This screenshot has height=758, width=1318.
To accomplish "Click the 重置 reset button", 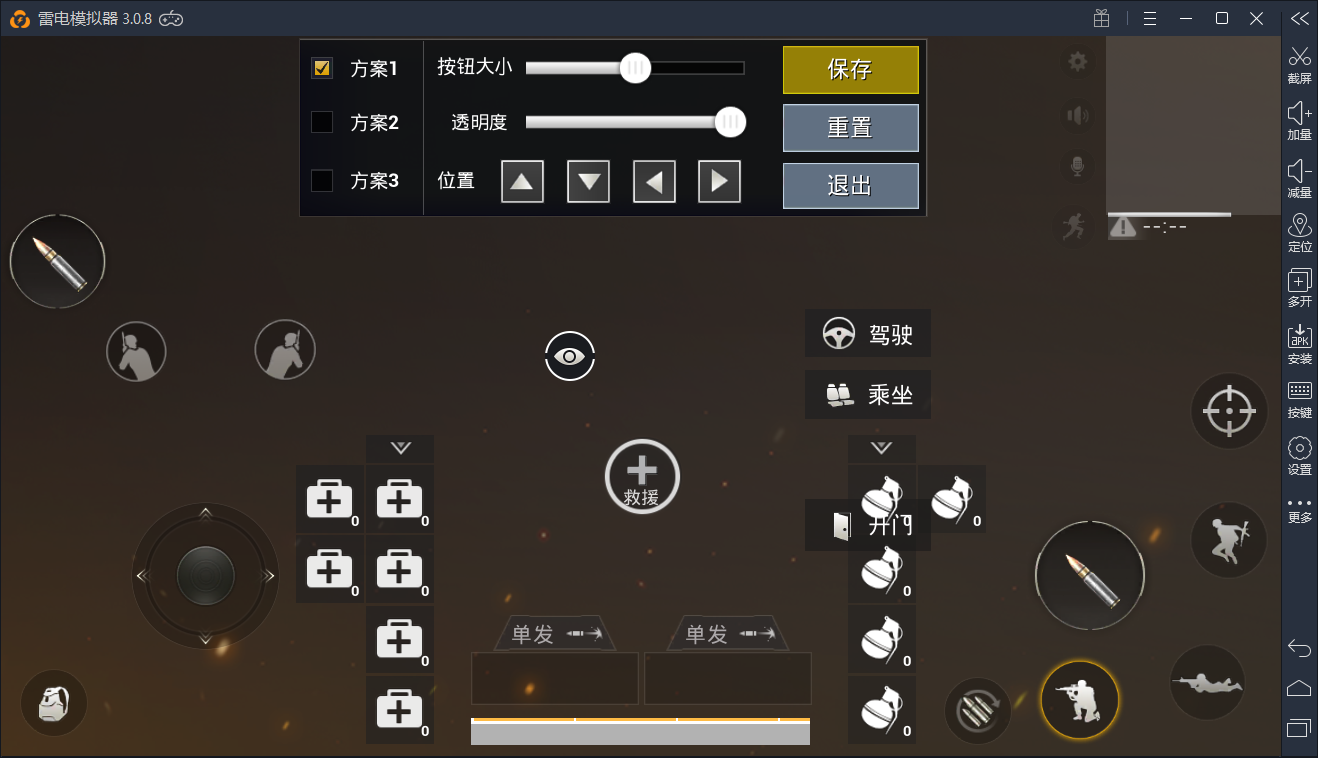I will pyautogui.click(x=850, y=127).
